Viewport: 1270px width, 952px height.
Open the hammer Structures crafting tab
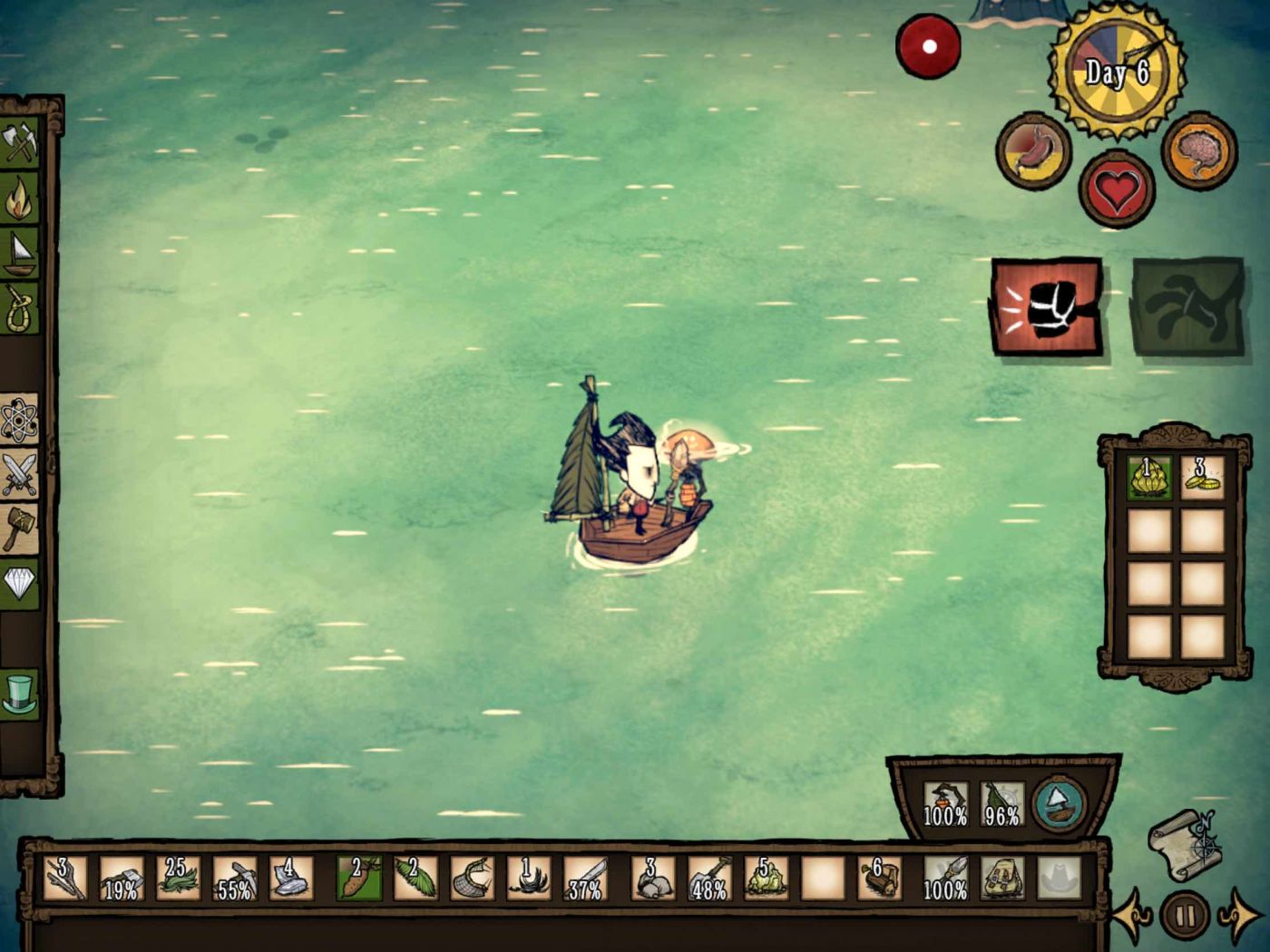coord(20,528)
